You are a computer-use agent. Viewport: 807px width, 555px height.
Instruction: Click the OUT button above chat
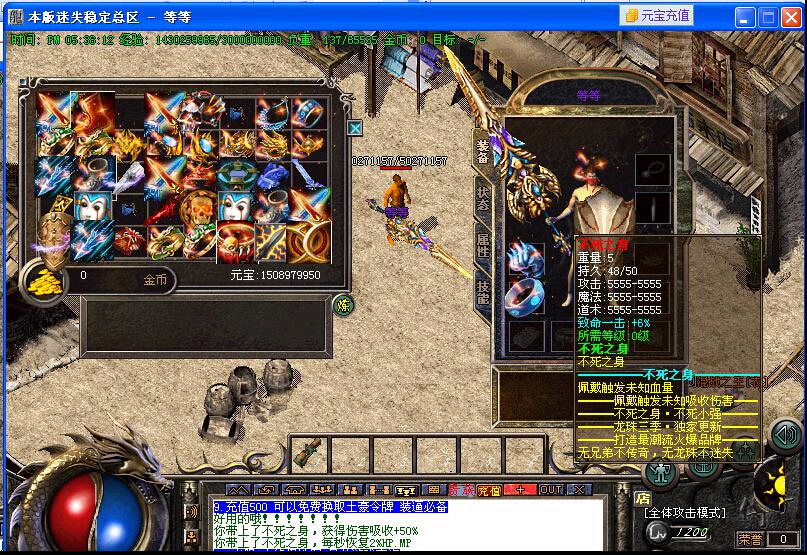tap(551, 490)
